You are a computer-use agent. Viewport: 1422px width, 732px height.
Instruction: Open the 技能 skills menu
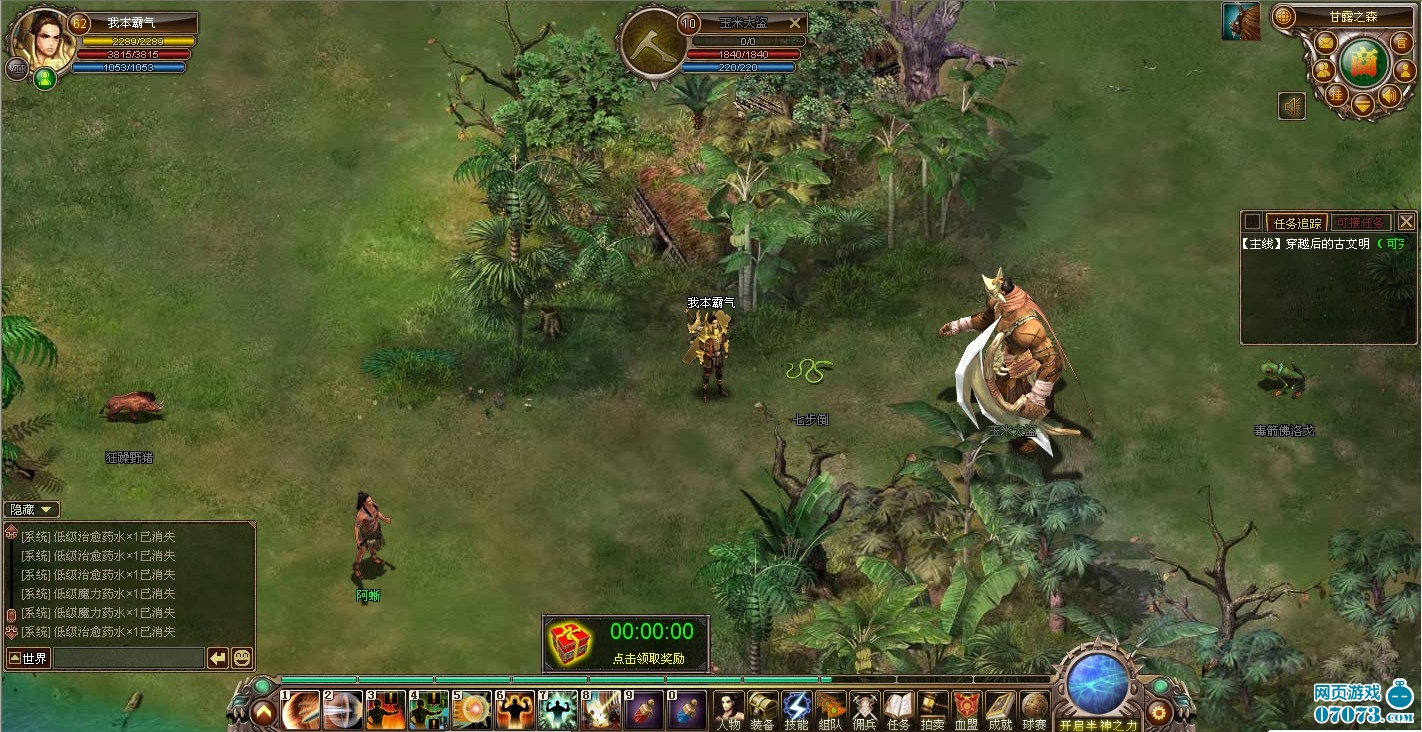(x=796, y=708)
